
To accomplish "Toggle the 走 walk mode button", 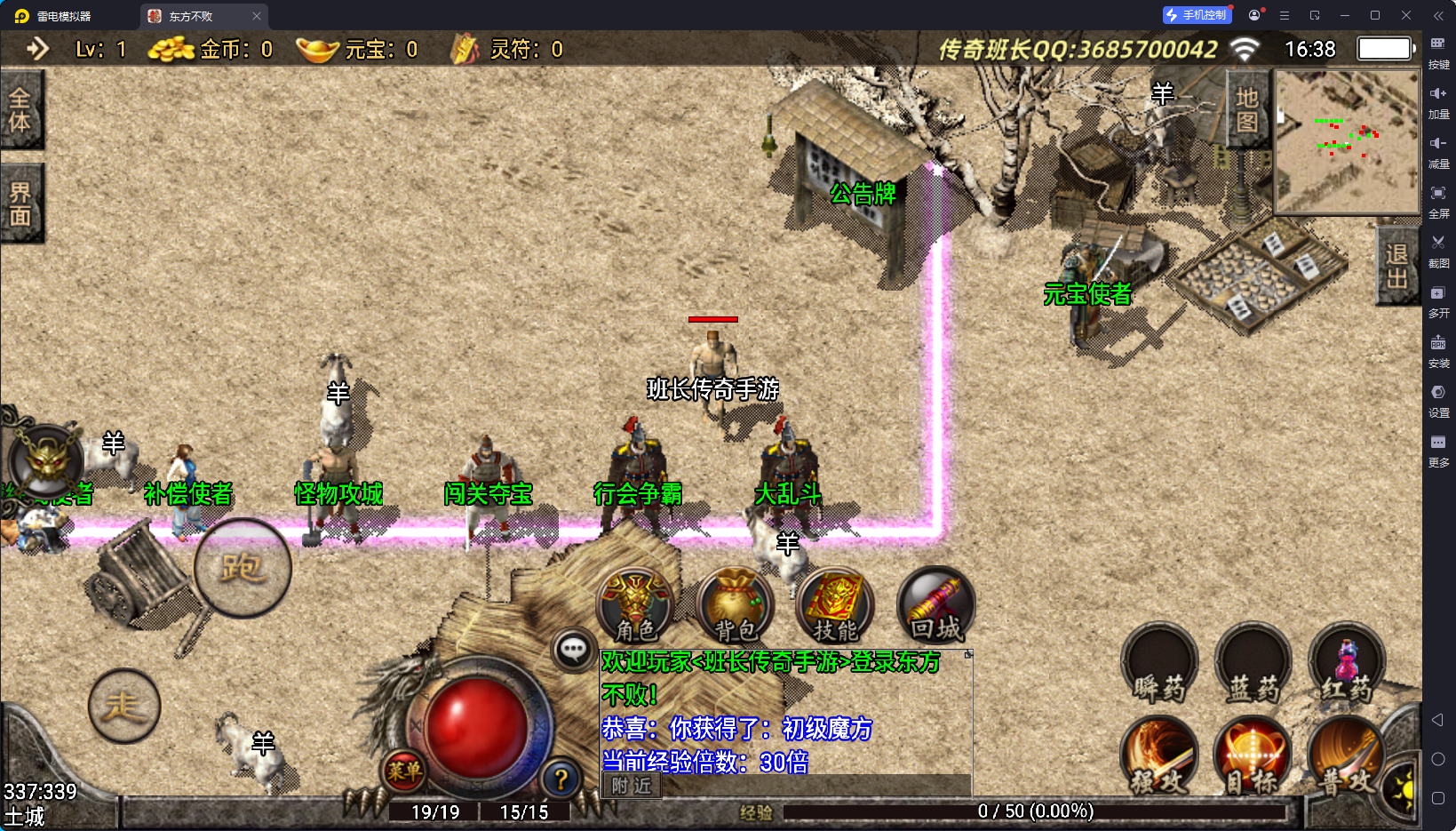I will point(124,706).
